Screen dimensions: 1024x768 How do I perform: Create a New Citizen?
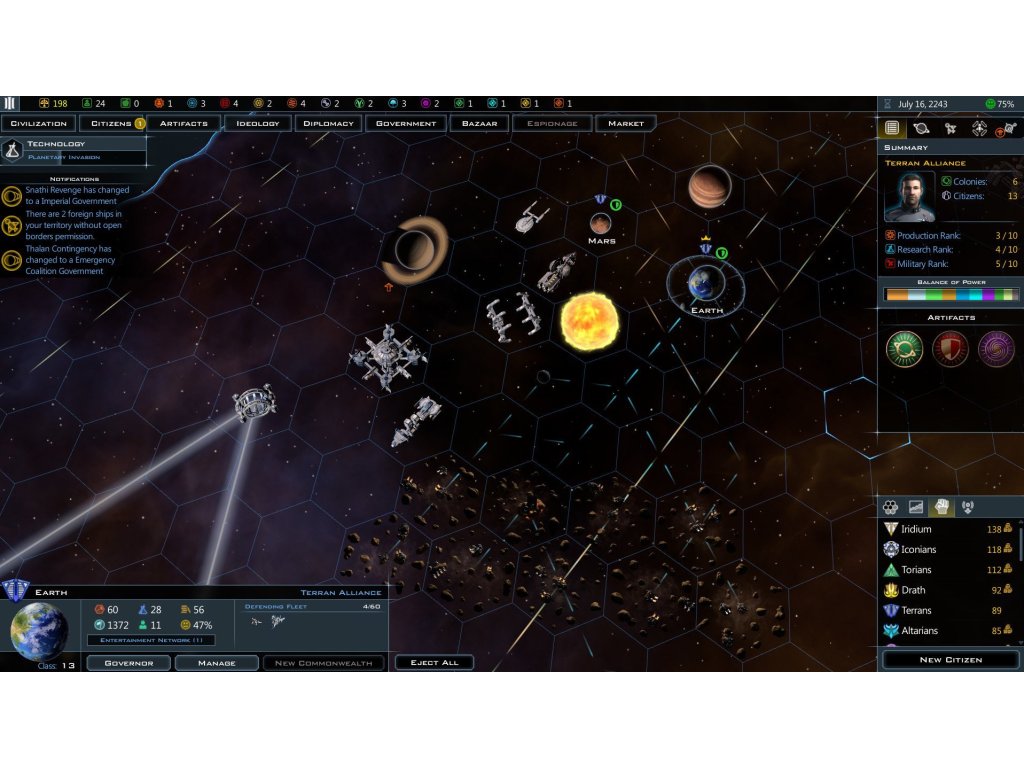(950, 660)
